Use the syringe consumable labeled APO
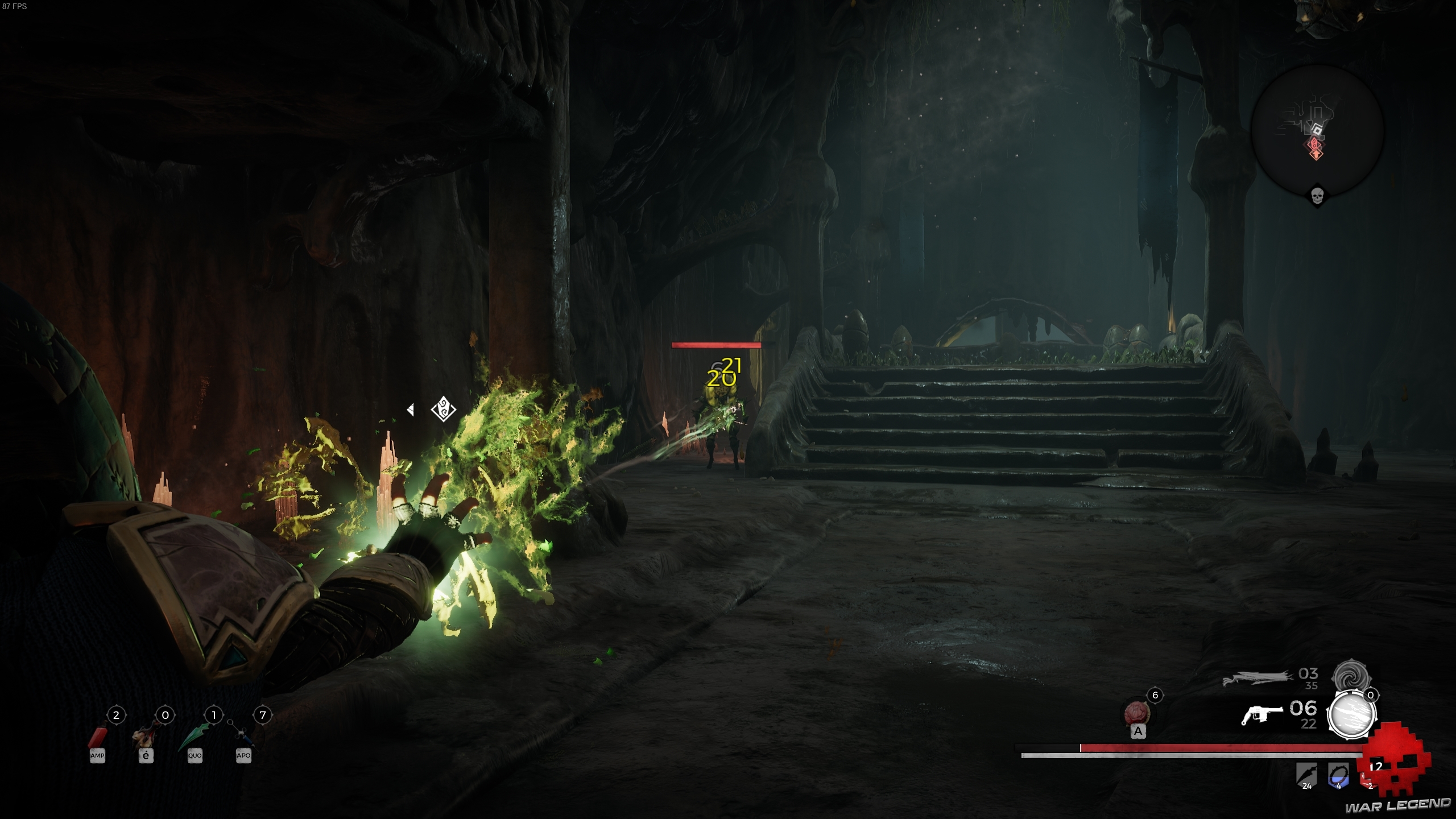Screen dimensions: 1456x819 tap(243, 736)
